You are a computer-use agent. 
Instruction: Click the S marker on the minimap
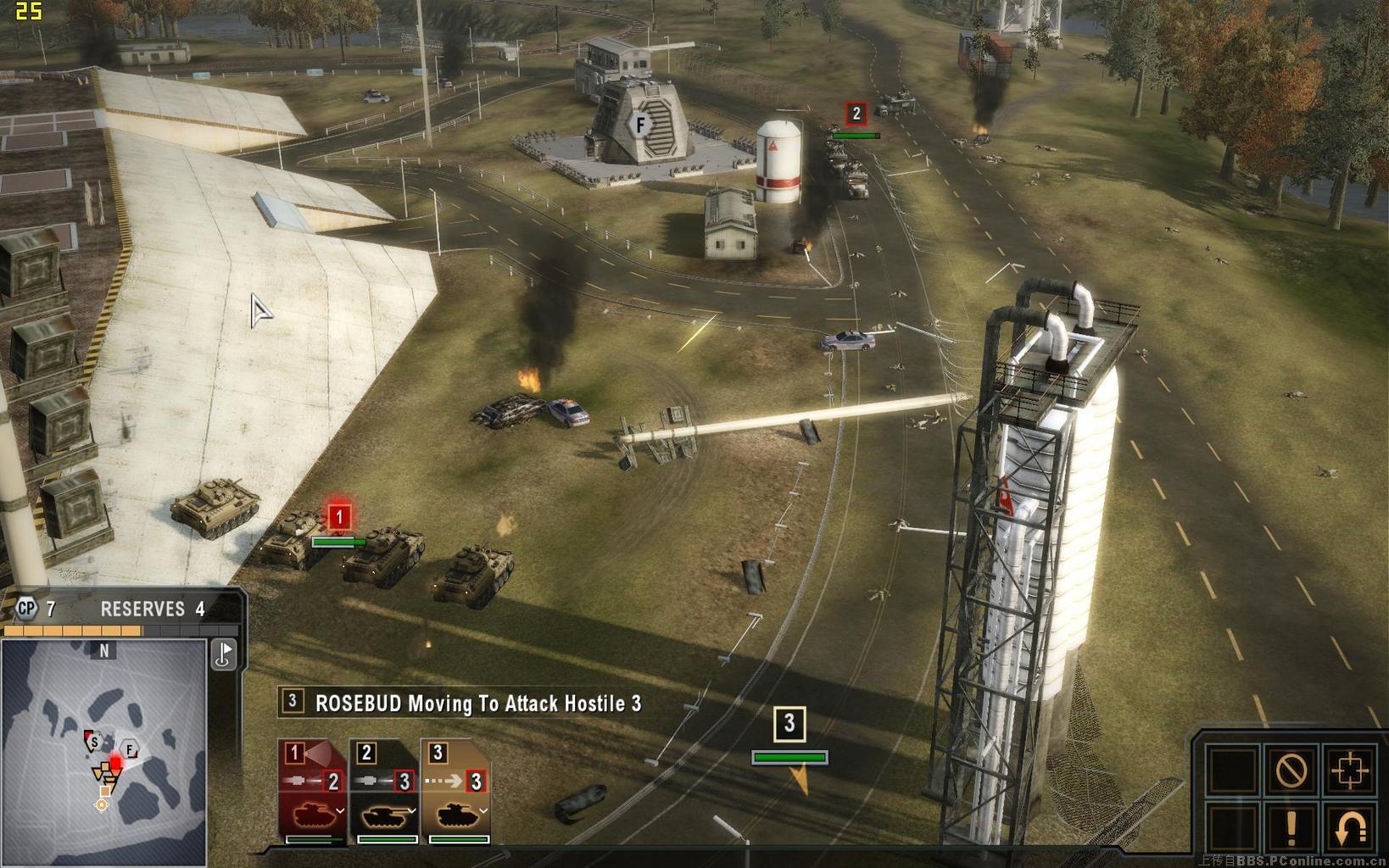[x=94, y=743]
